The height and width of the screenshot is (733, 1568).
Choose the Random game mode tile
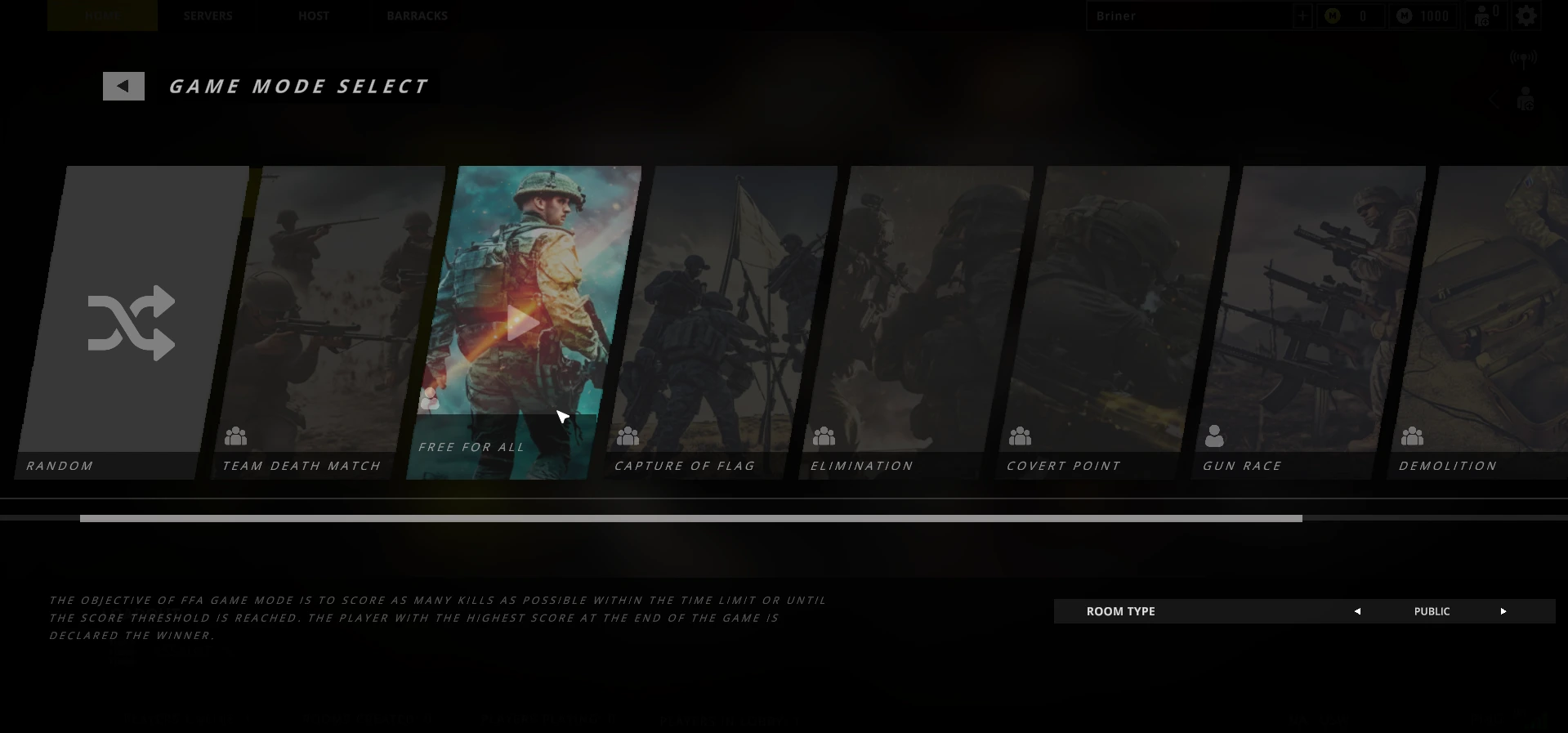pyautogui.click(x=131, y=323)
